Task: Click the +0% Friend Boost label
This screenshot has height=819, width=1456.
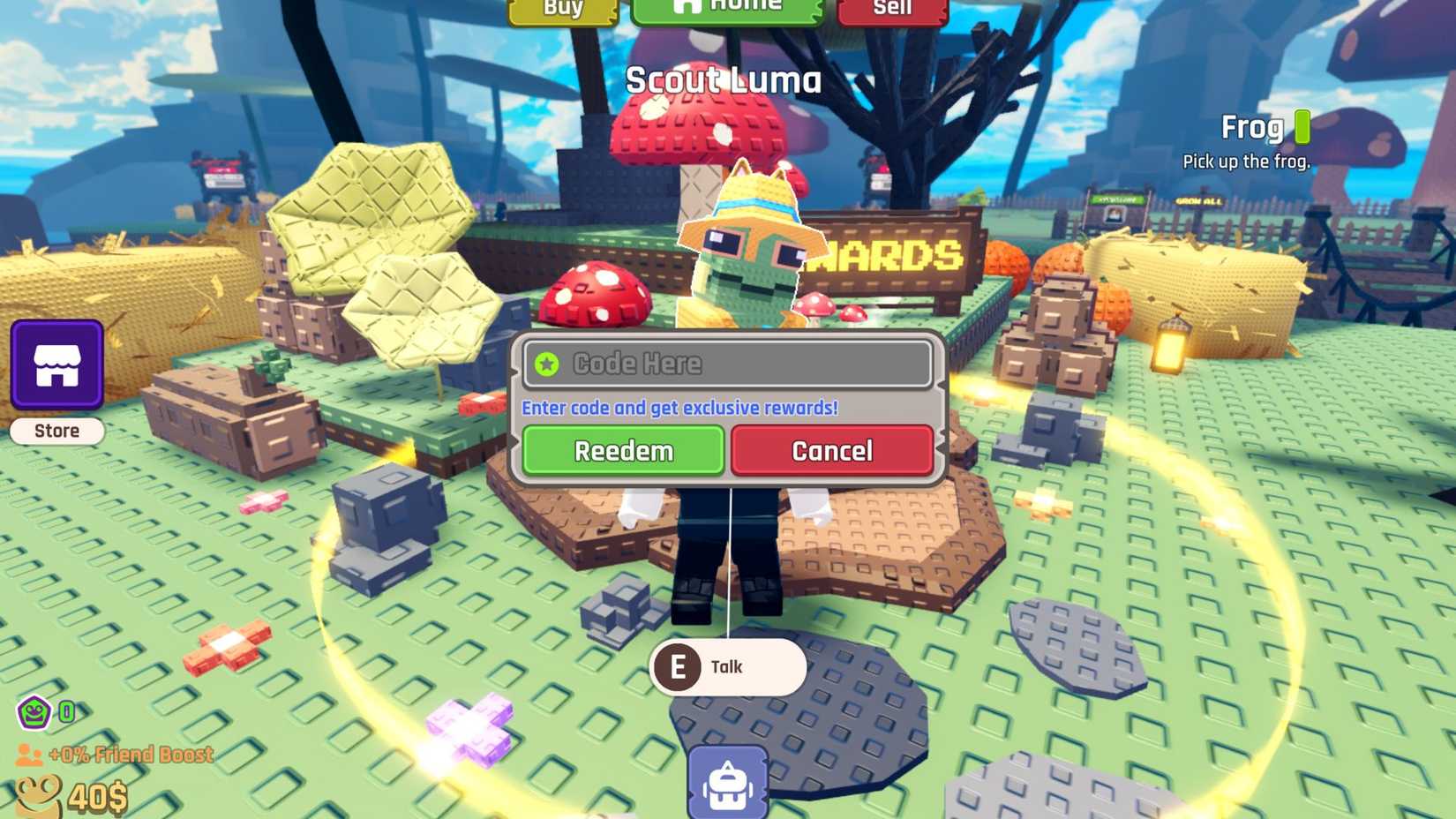Action: click(131, 755)
